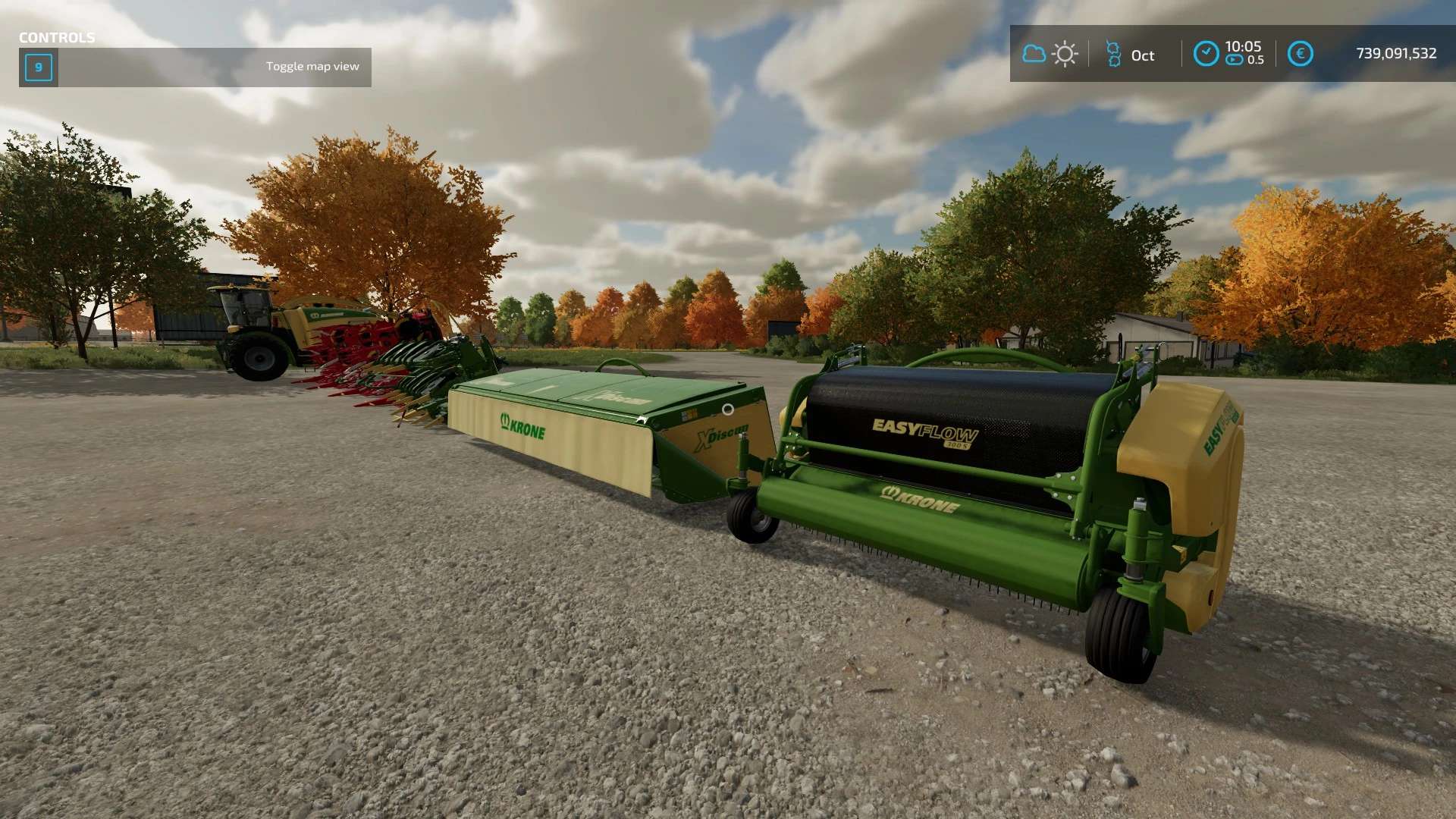Click the October season indicator icon
This screenshot has height=819, width=1456.
point(1113,54)
